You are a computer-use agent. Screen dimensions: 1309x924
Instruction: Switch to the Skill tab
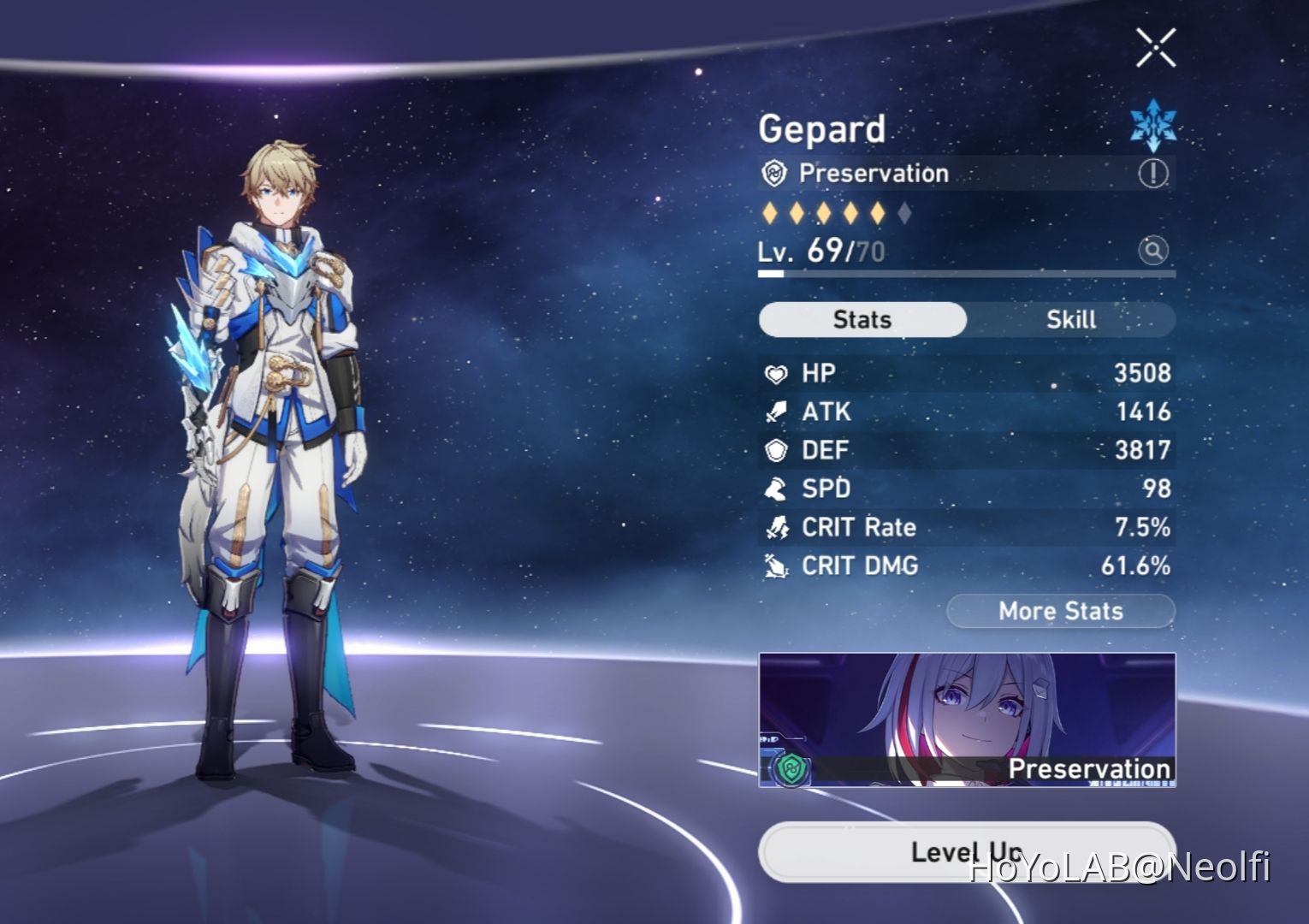(1072, 319)
